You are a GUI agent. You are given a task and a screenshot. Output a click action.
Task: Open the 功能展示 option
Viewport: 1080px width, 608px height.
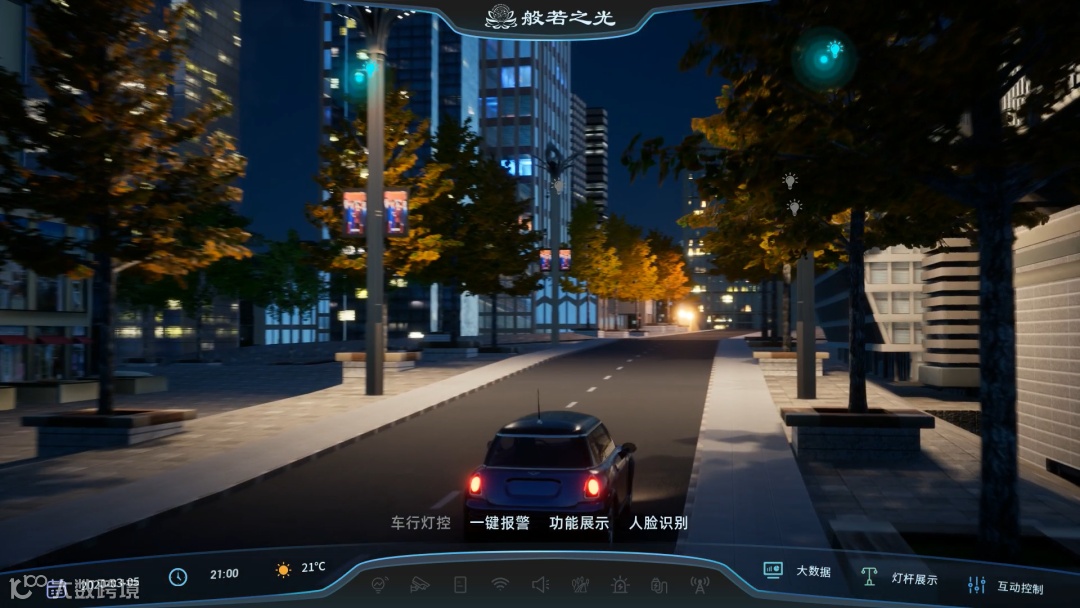(x=579, y=523)
